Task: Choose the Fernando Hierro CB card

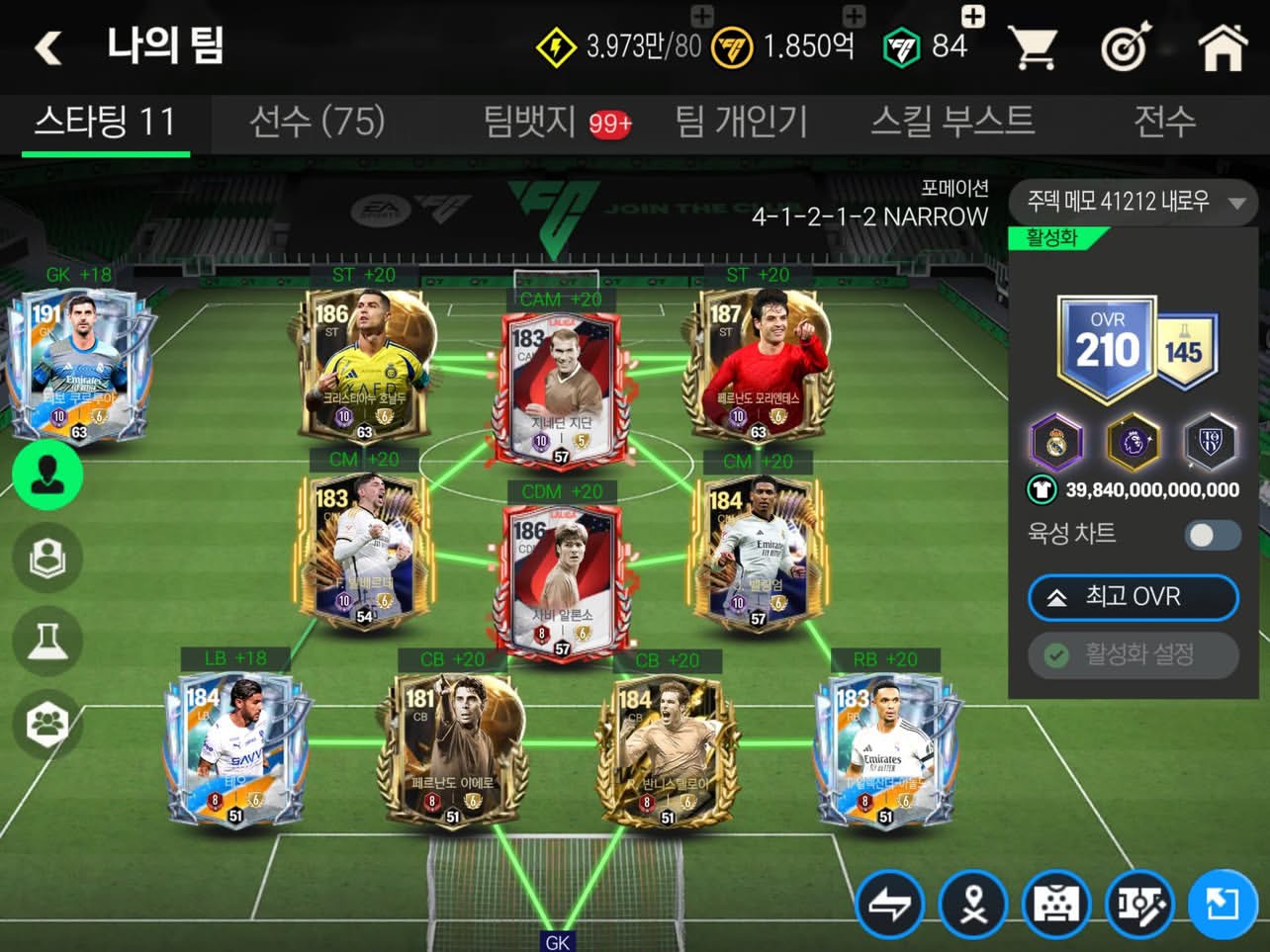Action: click(453, 751)
